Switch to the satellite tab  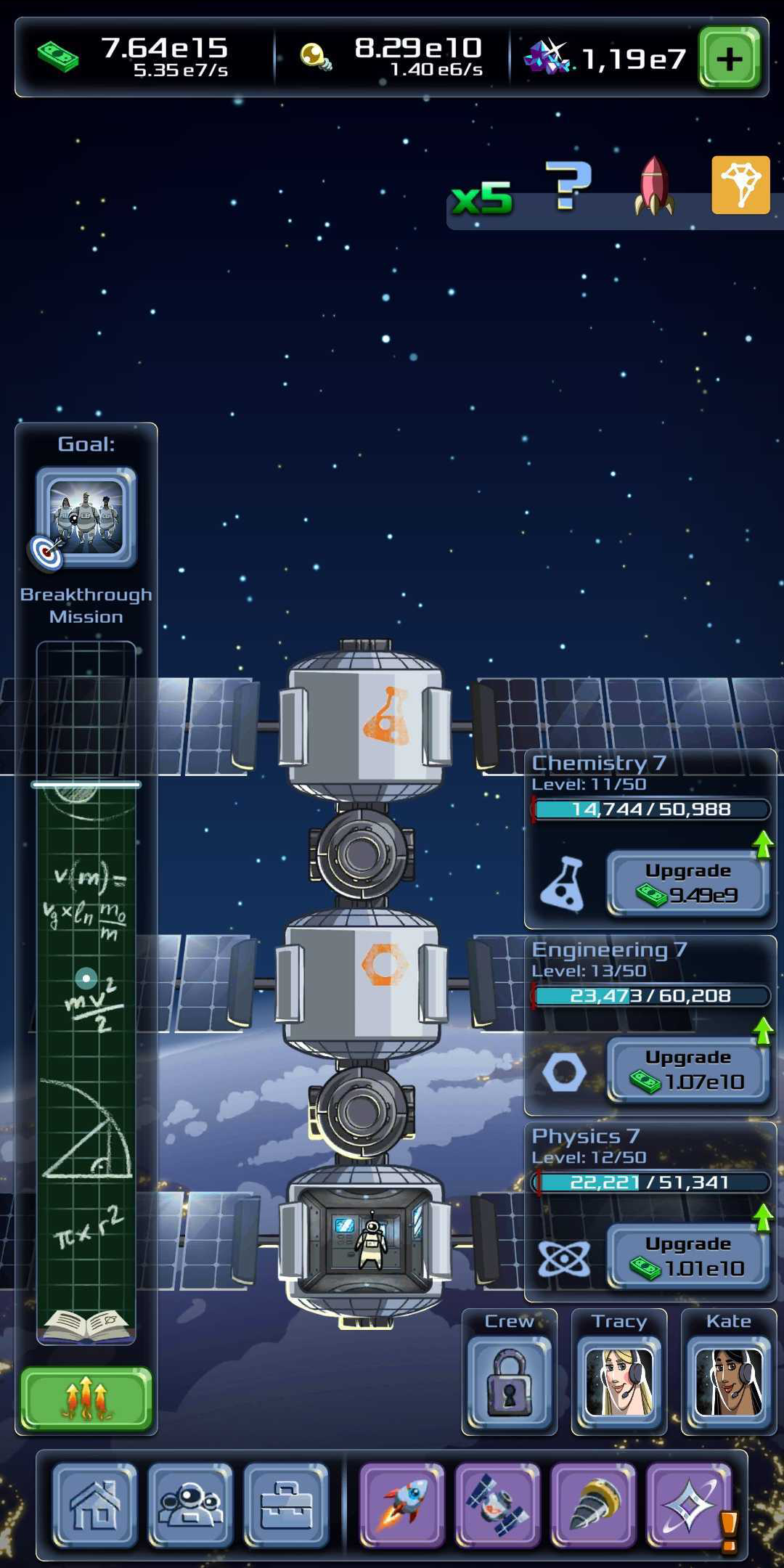tap(498, 1505)
